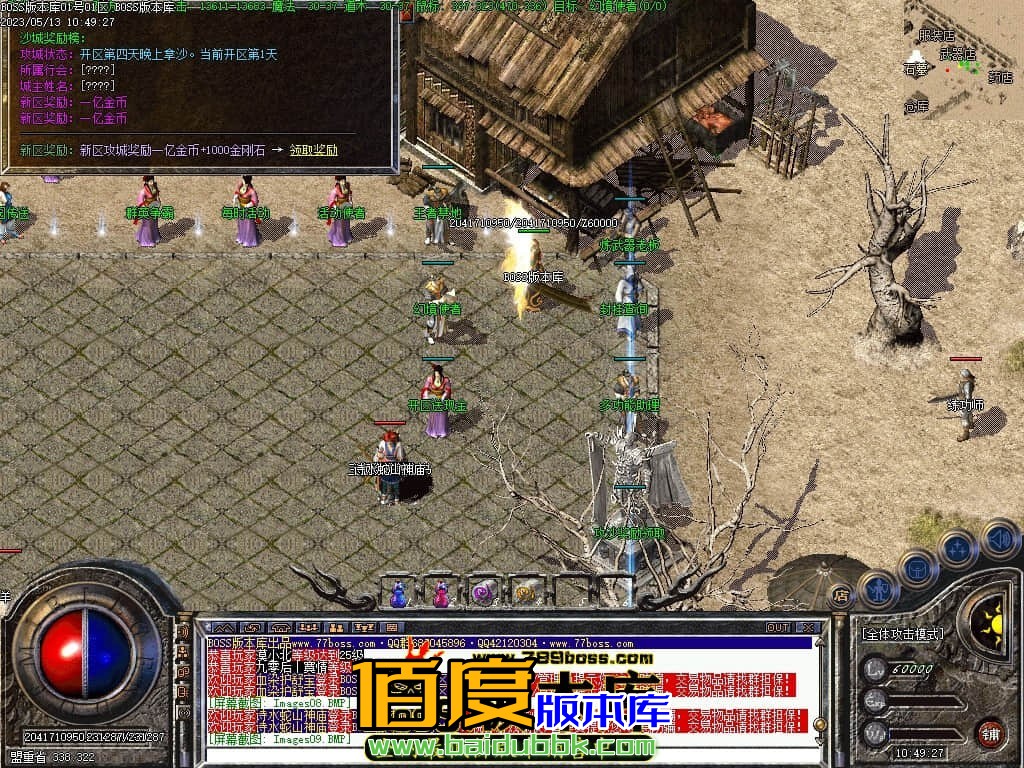The image size is (1024, 768).
Task: Open the bag inventory round icon
Action: click(x=917, y=568)
